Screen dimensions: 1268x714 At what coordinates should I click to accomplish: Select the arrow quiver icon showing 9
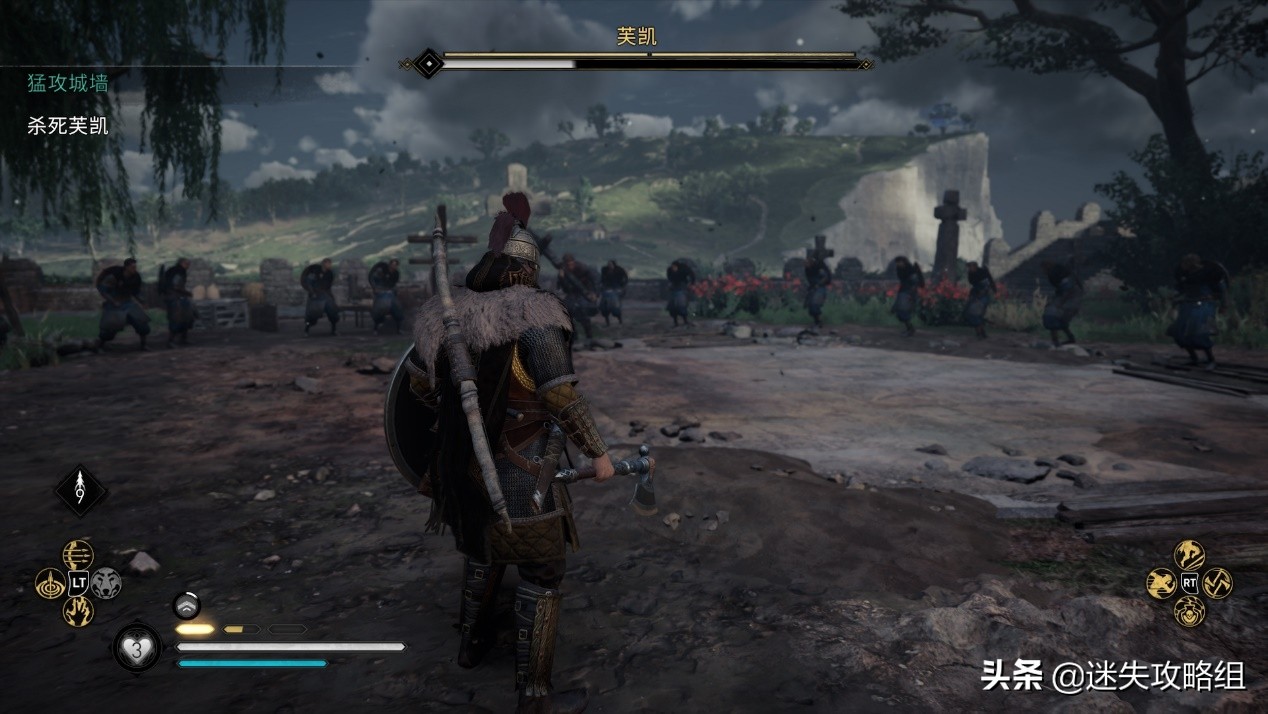point(81,491)
